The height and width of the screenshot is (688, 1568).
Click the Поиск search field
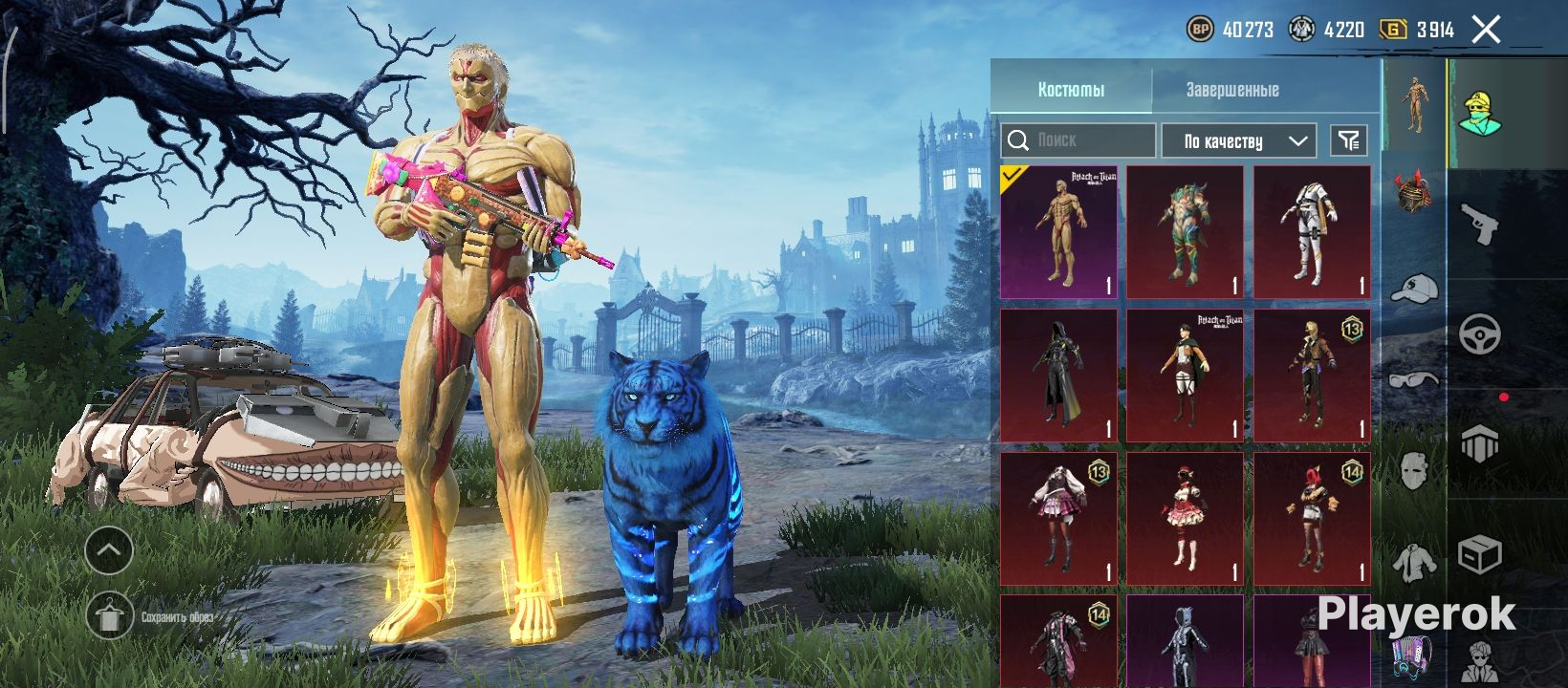pos(1078,140)
